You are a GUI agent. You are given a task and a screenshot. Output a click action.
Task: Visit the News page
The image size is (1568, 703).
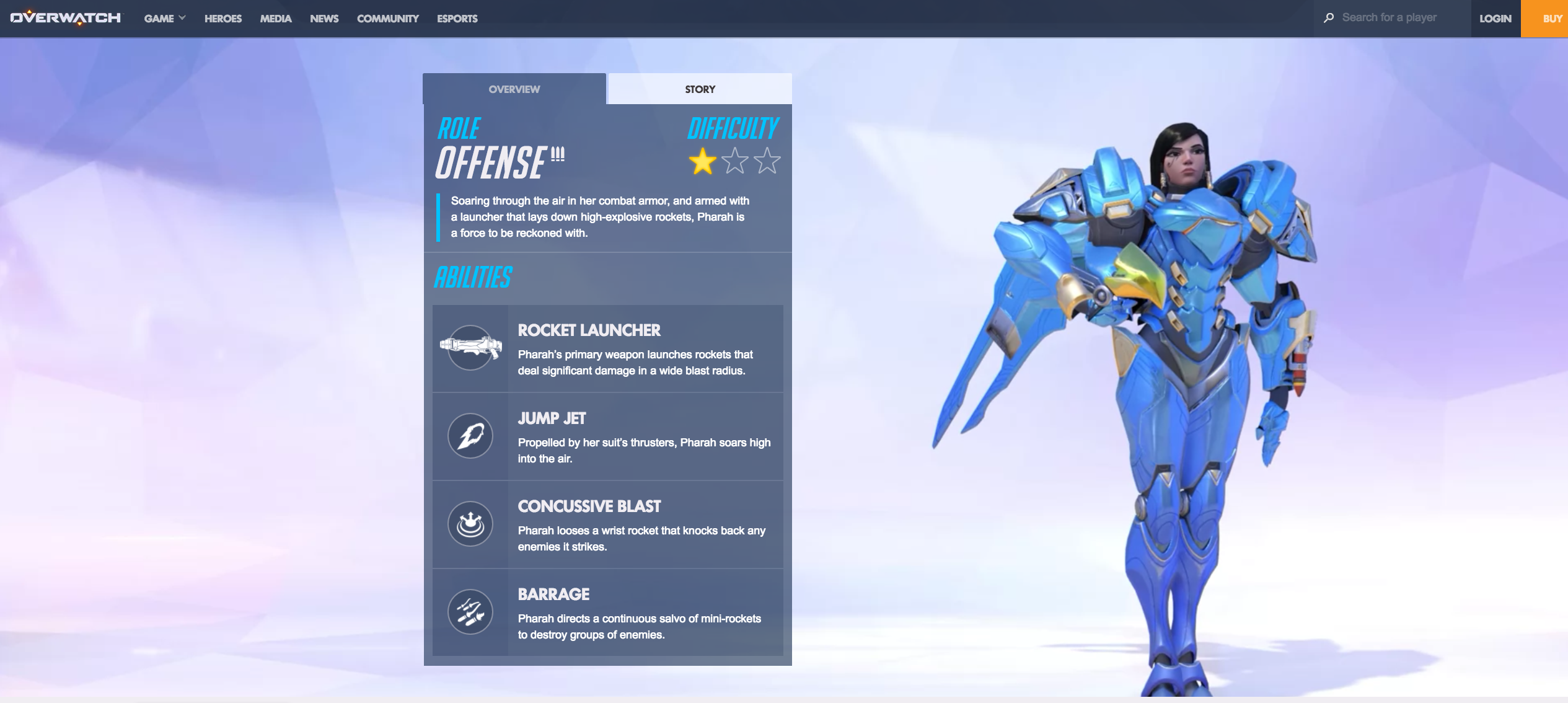(x=324, y=19)
